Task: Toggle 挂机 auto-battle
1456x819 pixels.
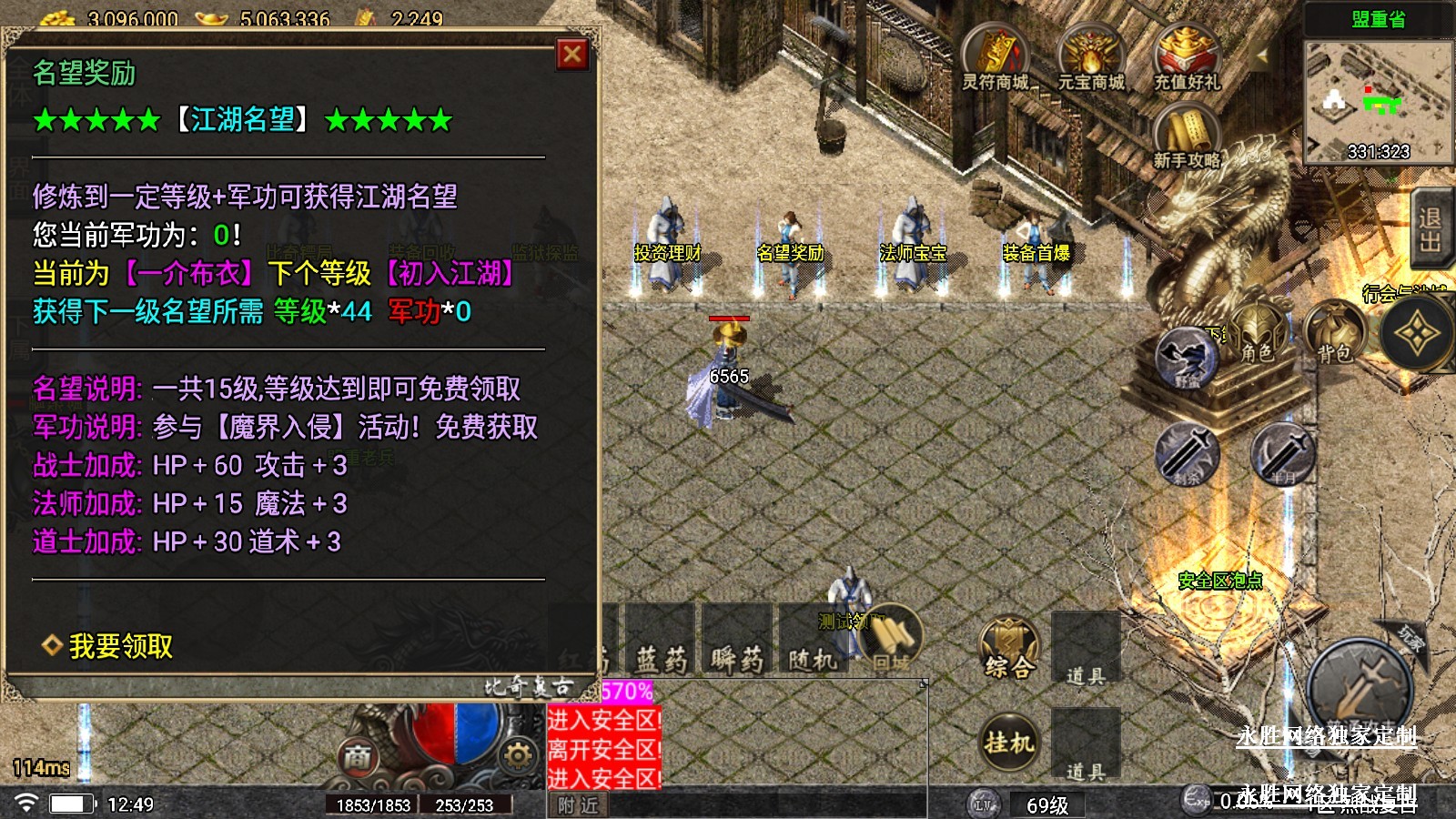Action: click(x=1009, y=743)
